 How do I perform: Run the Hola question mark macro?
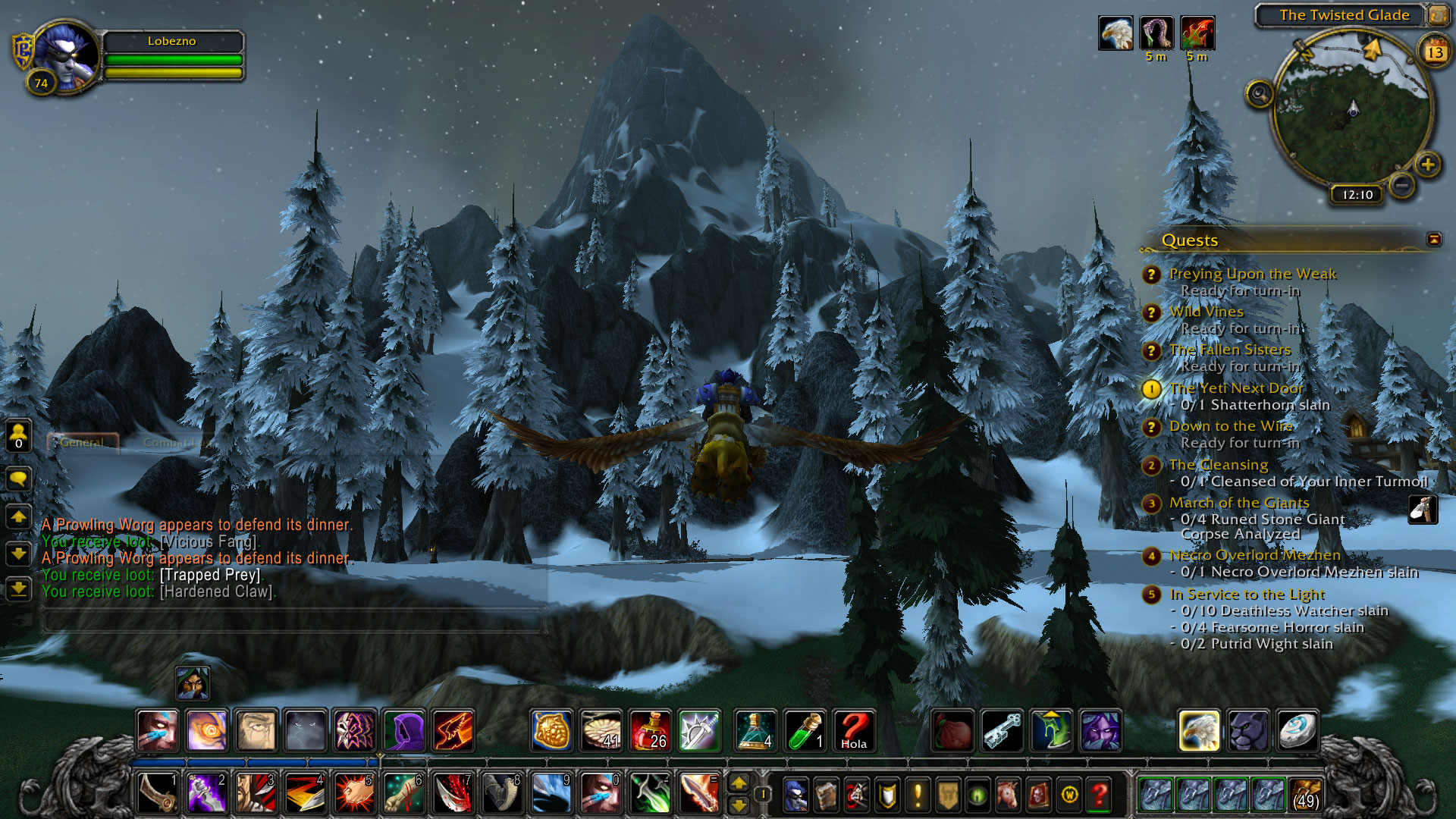coord(854,730)
